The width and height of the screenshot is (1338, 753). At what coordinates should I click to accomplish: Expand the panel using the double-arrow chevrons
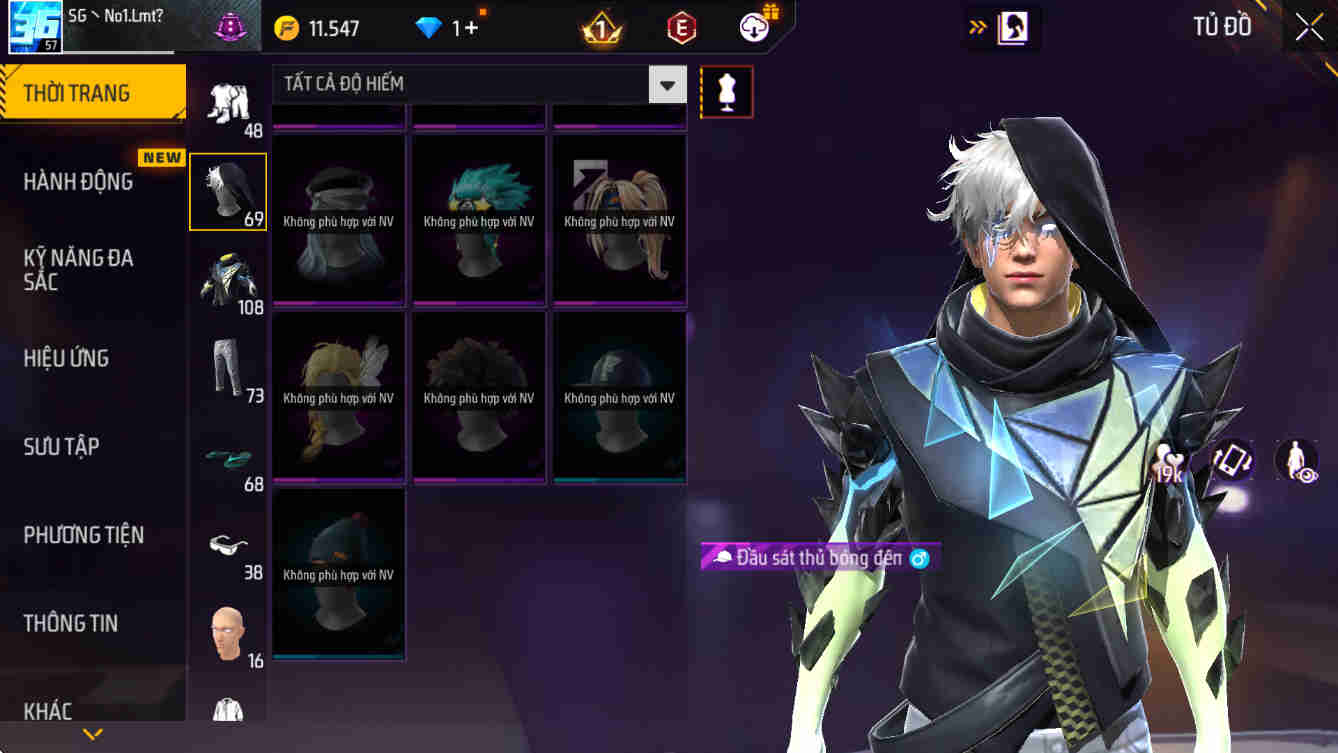point(977,28)
